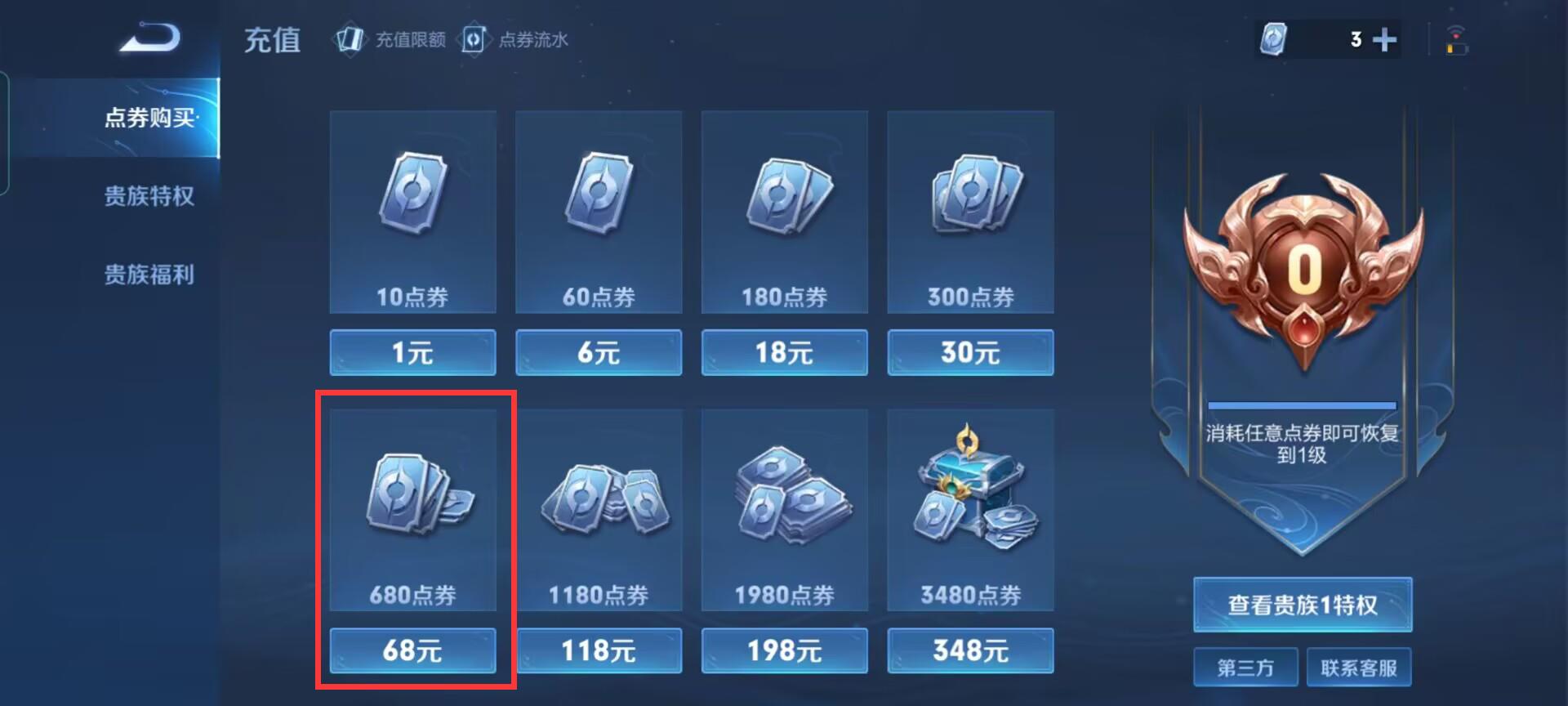Open 联系客服 customer service
Screen dimensions: 1568x706
[1360, 666]
